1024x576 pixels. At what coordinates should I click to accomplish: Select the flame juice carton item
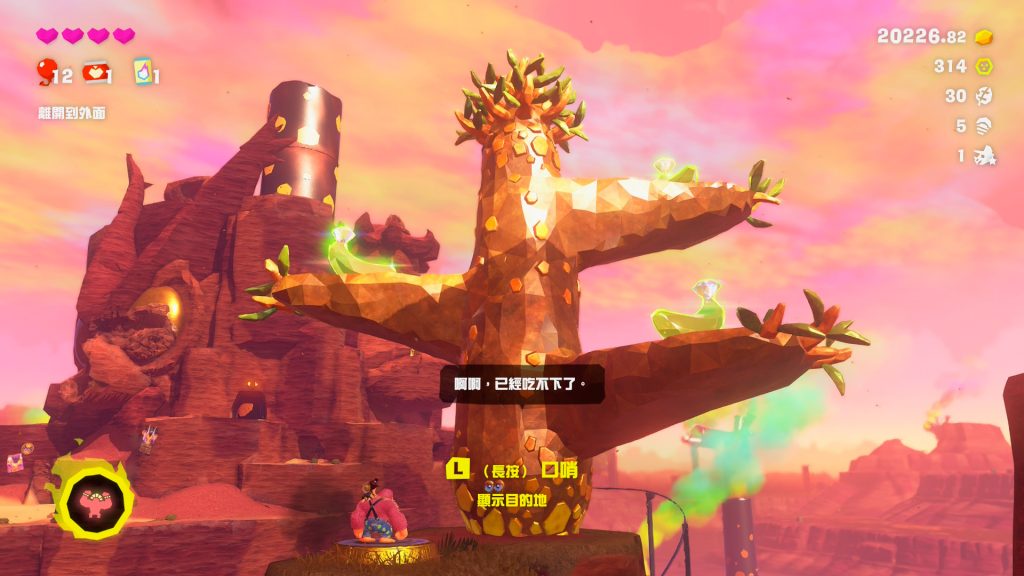142,72
